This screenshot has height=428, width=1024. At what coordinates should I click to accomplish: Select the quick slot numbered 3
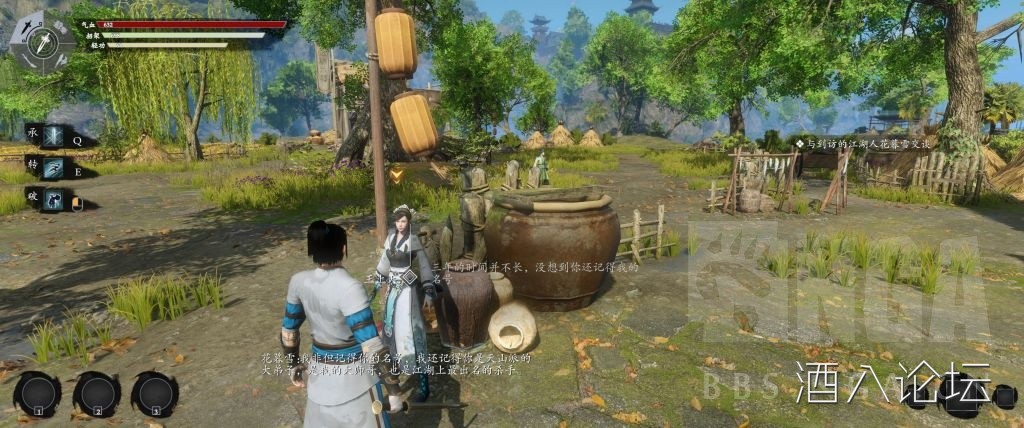coord(155,393)
